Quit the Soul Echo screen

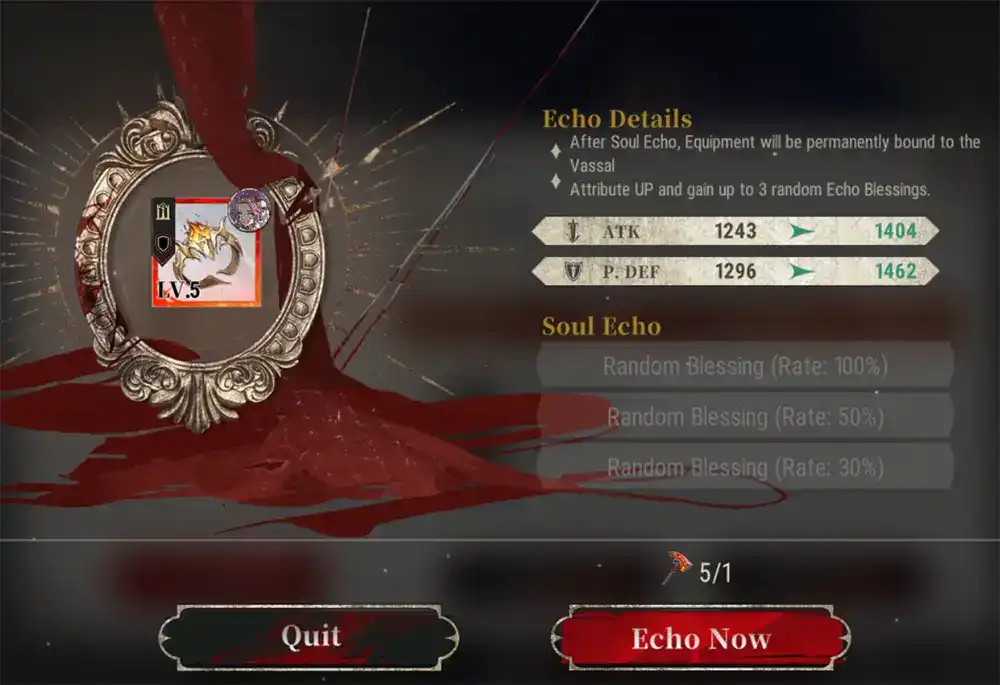(309, 637)
